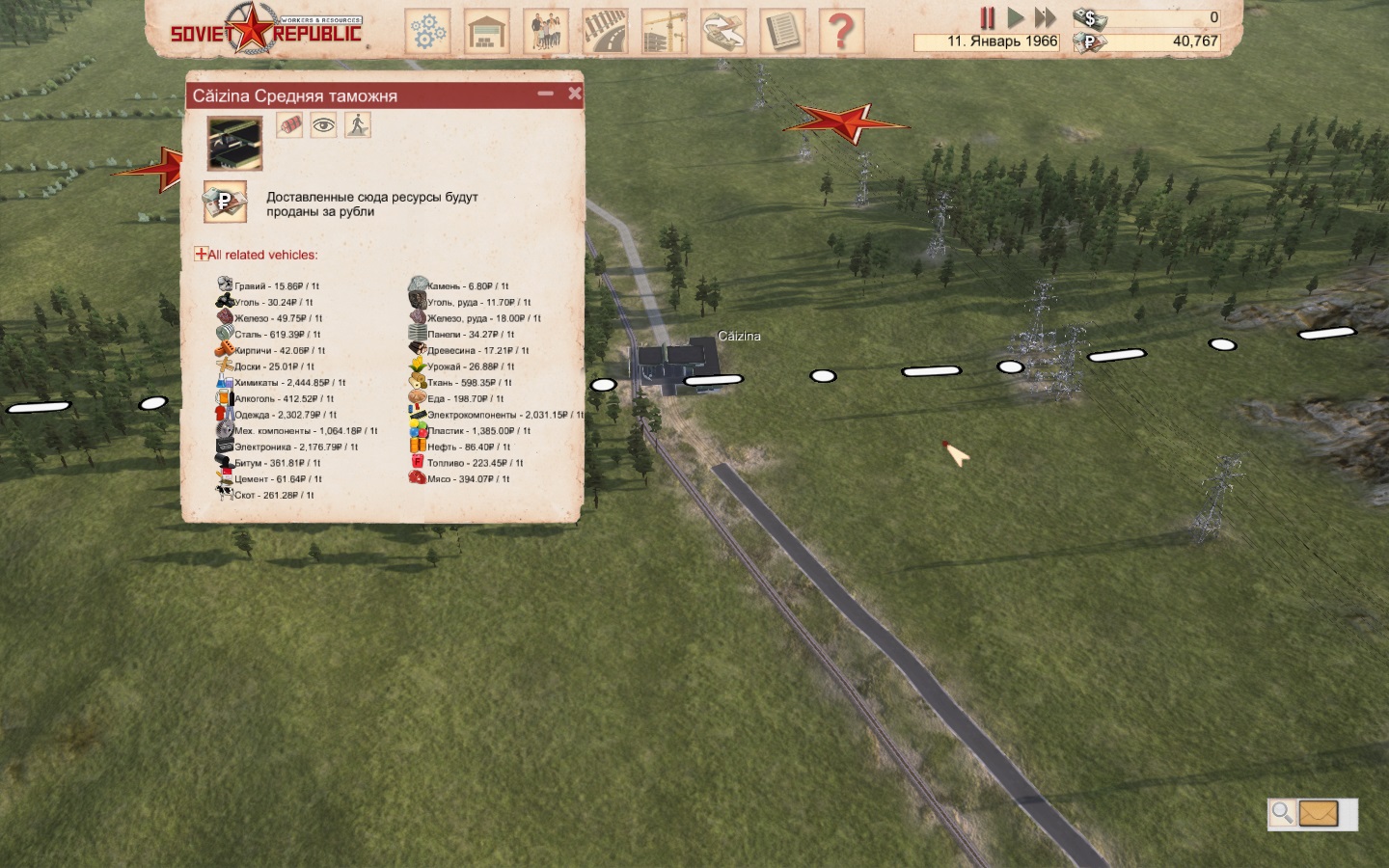
Task: Open the construction crane menu
Action: tap(664, 32)
